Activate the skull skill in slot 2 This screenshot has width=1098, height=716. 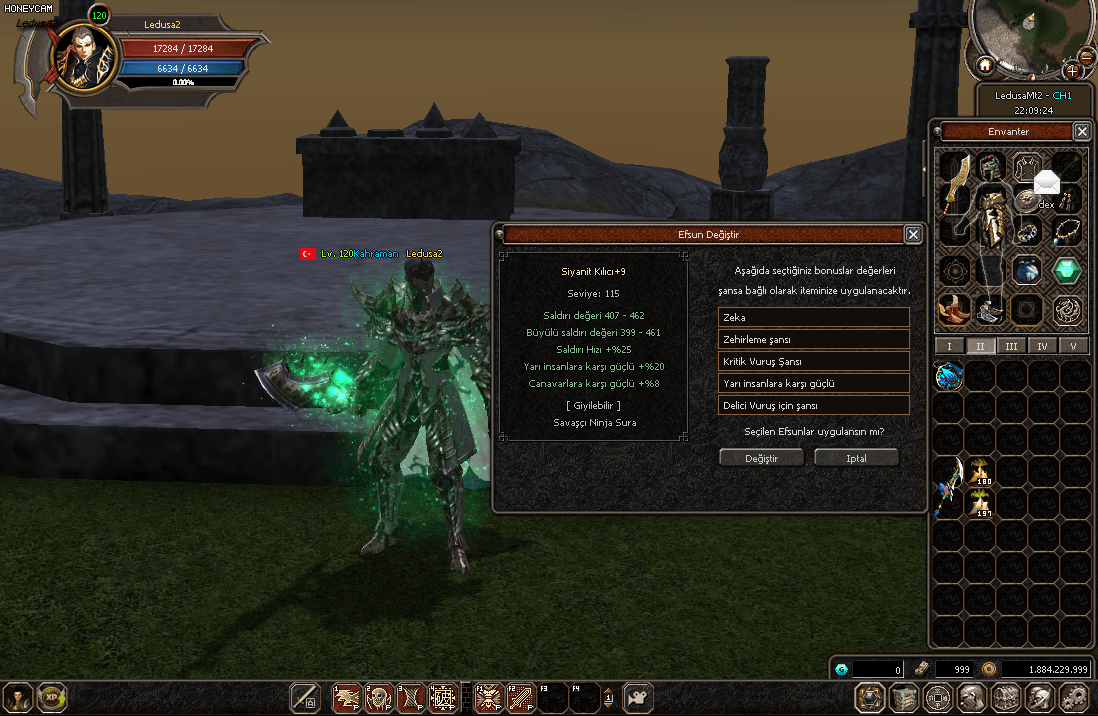pyautogui.click(x=379, y=697)
